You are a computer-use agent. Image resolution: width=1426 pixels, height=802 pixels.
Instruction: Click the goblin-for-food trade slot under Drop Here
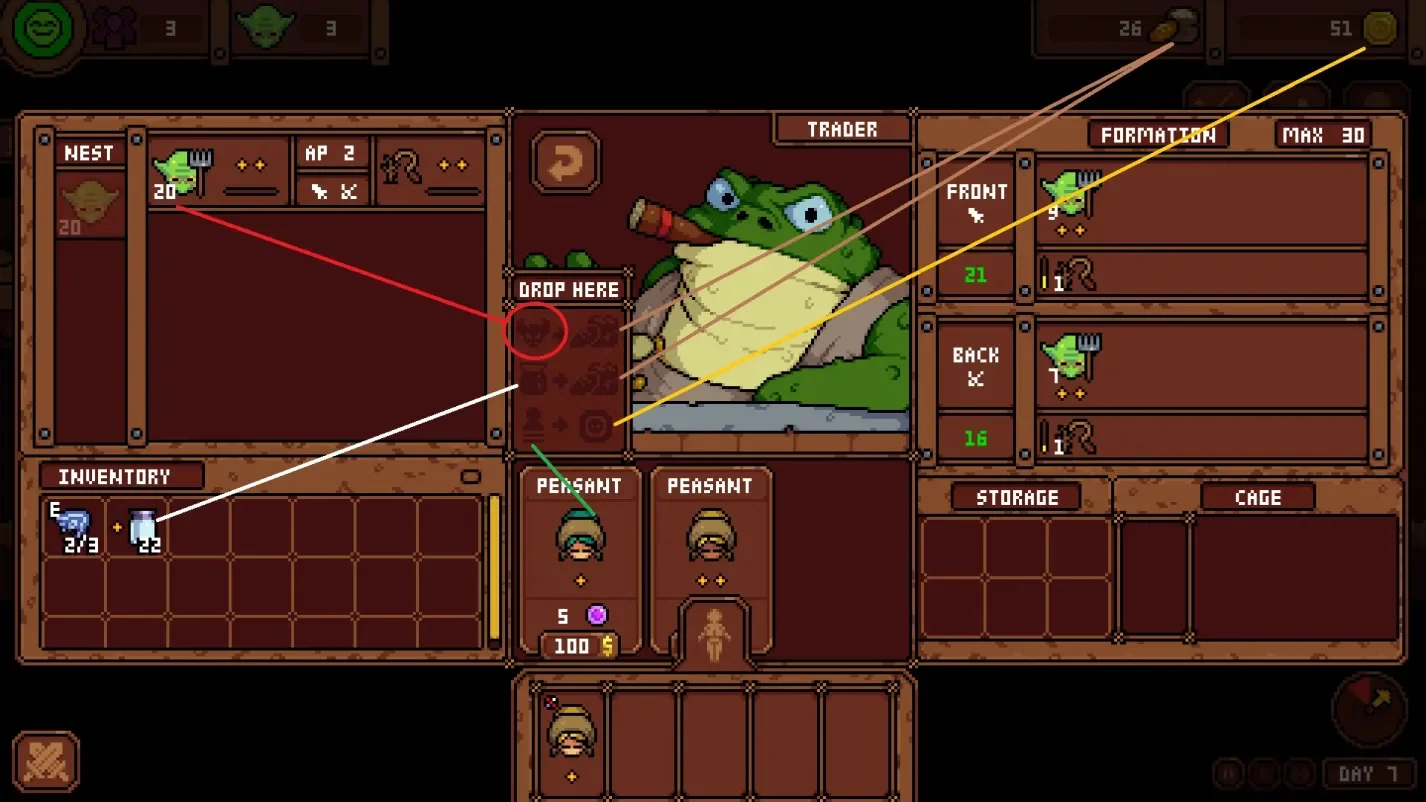pos(570,331)
